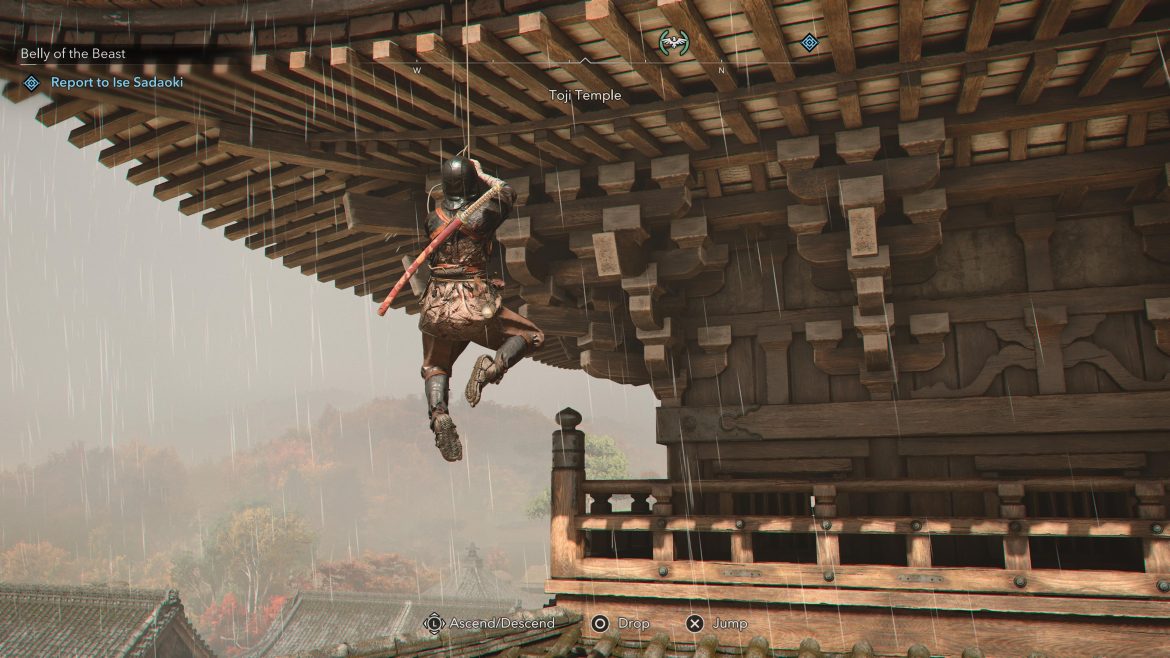Click the eagle viewpoint icon on the compass
1170x658 pixels.
[674, 42]
